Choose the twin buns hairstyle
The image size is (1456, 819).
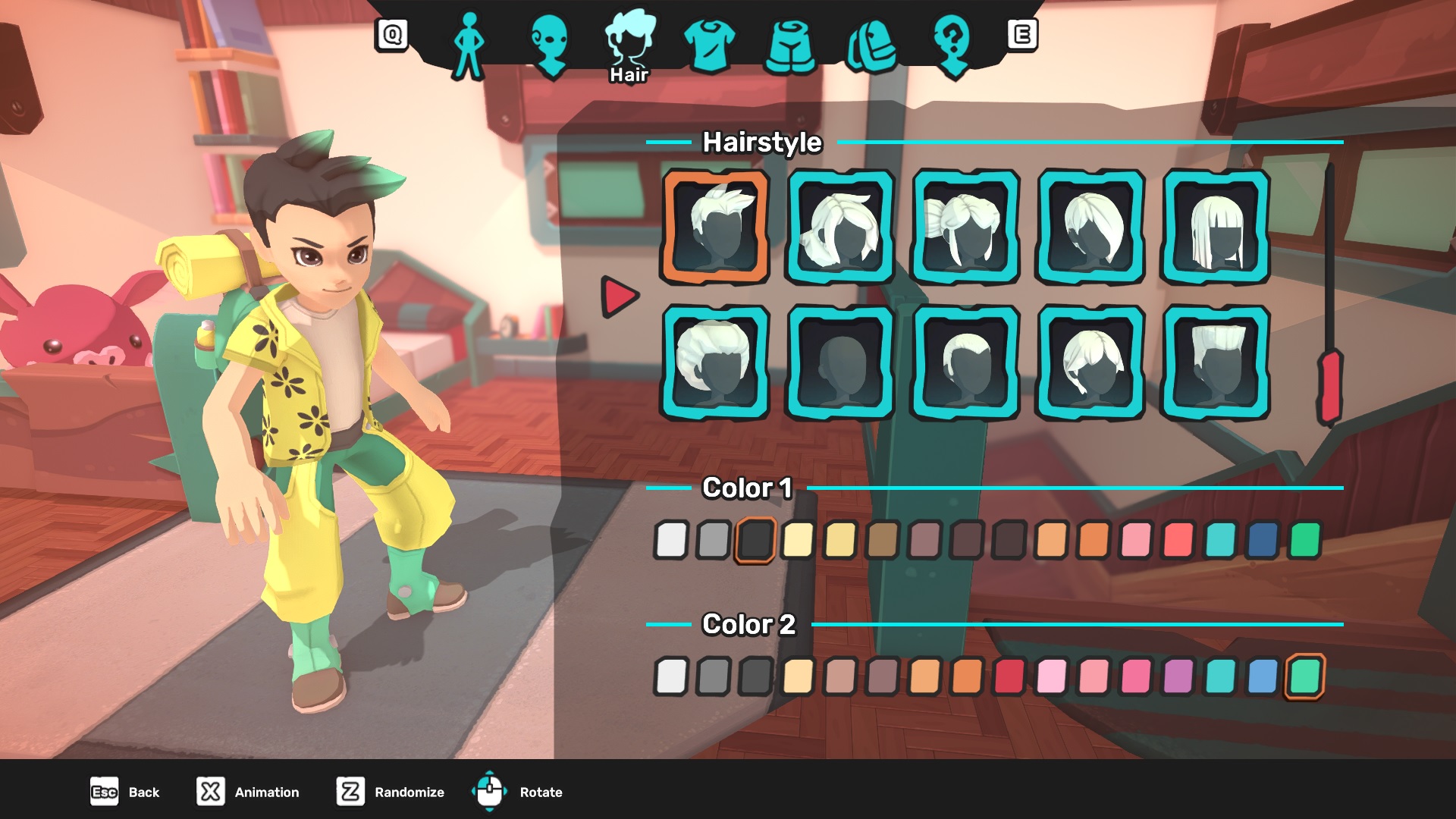point(965,227)
